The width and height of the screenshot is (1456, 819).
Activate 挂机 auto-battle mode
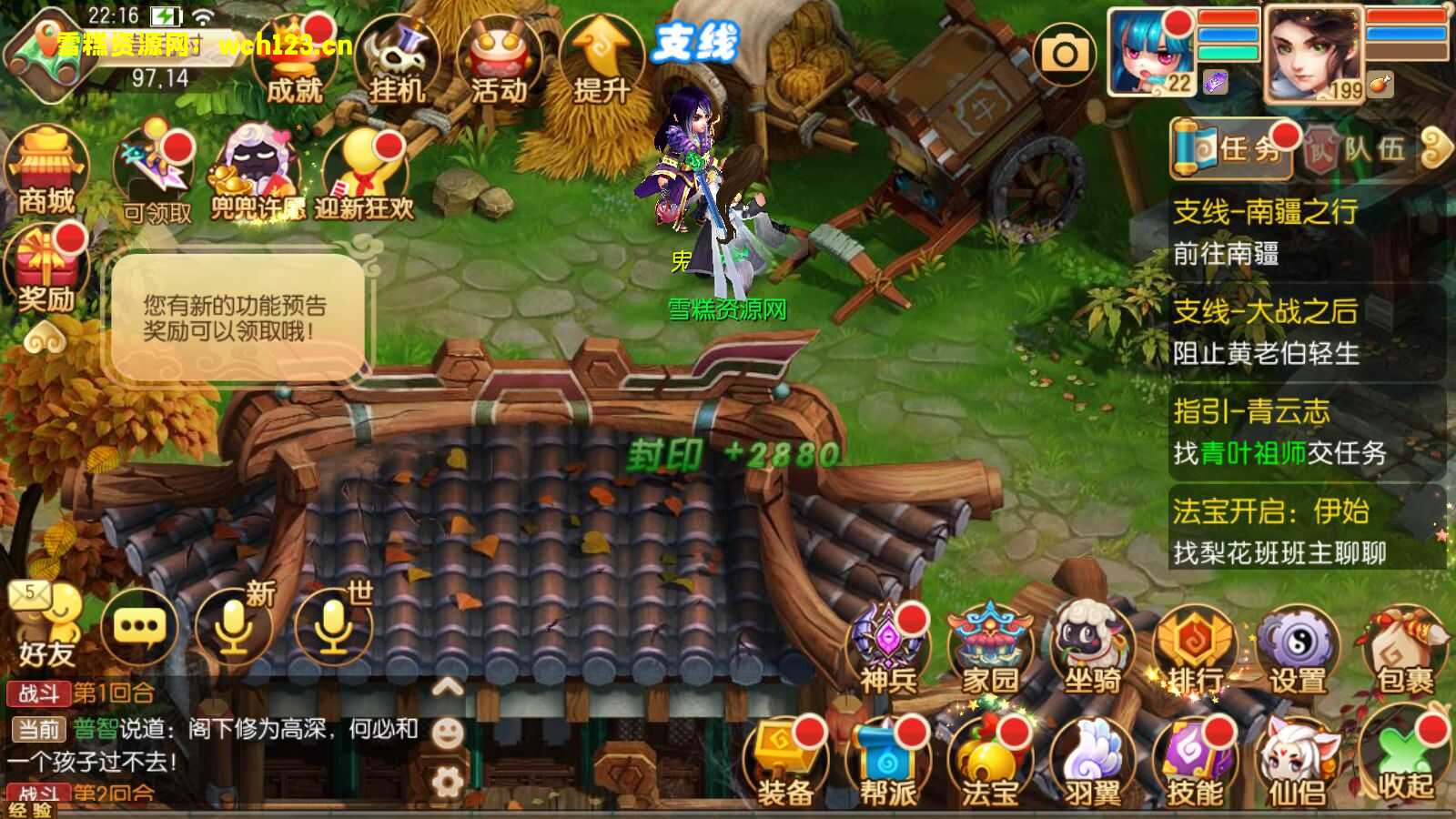tap(397, 62)
